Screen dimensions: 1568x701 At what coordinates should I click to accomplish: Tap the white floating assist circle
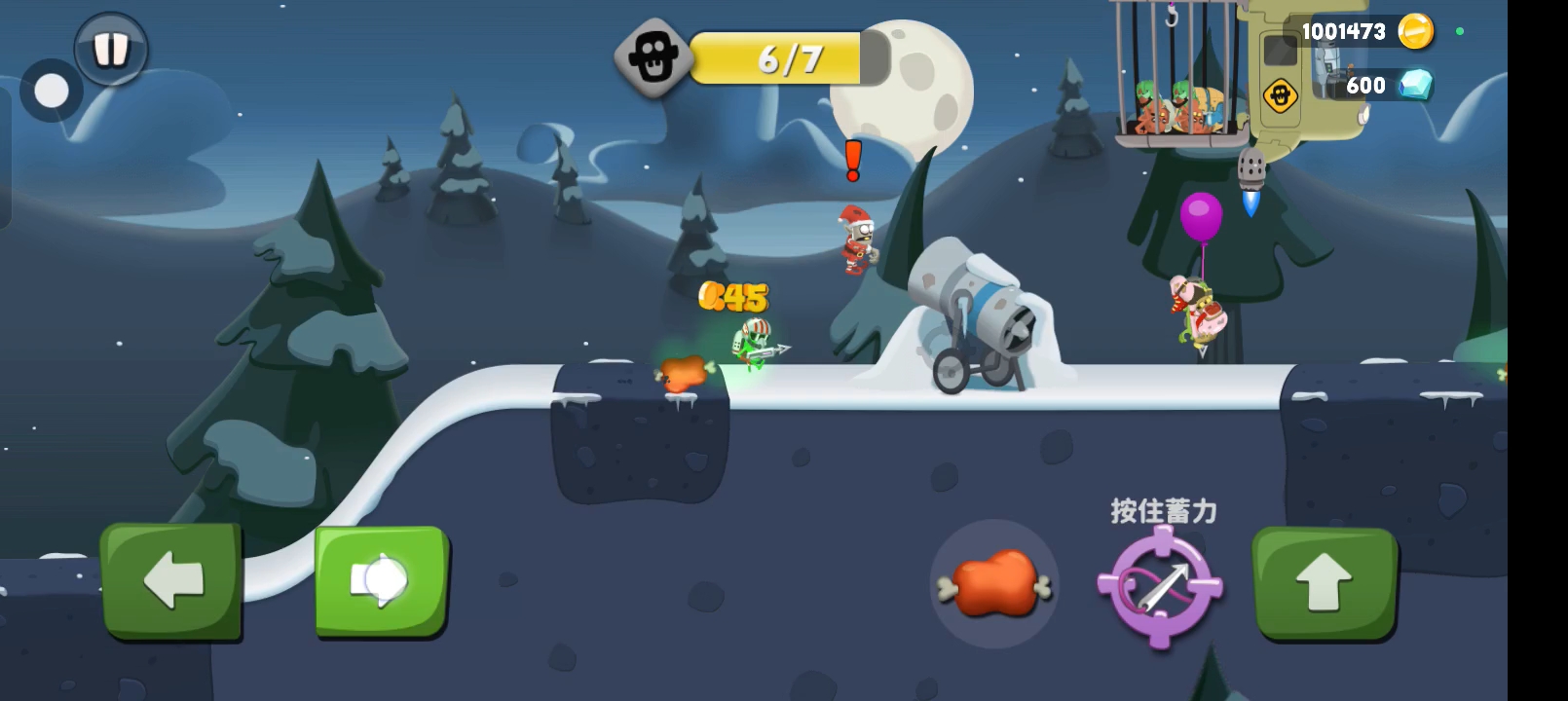click(52, 92)
